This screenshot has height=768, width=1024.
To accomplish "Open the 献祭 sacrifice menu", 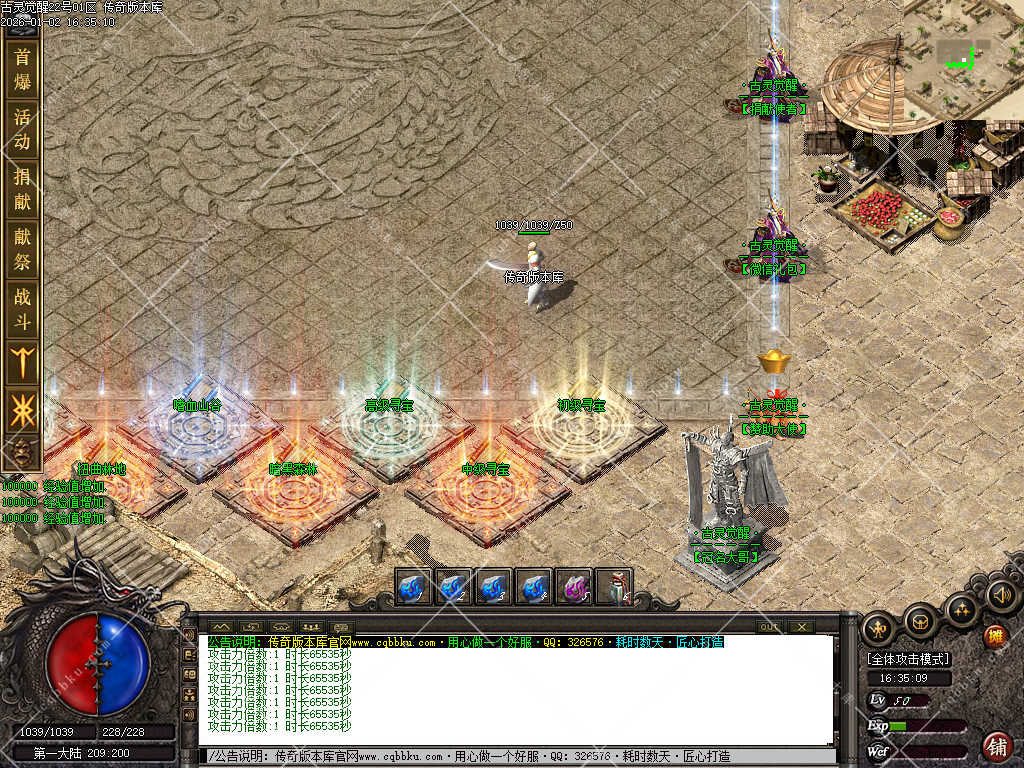I will click(22, 249).
